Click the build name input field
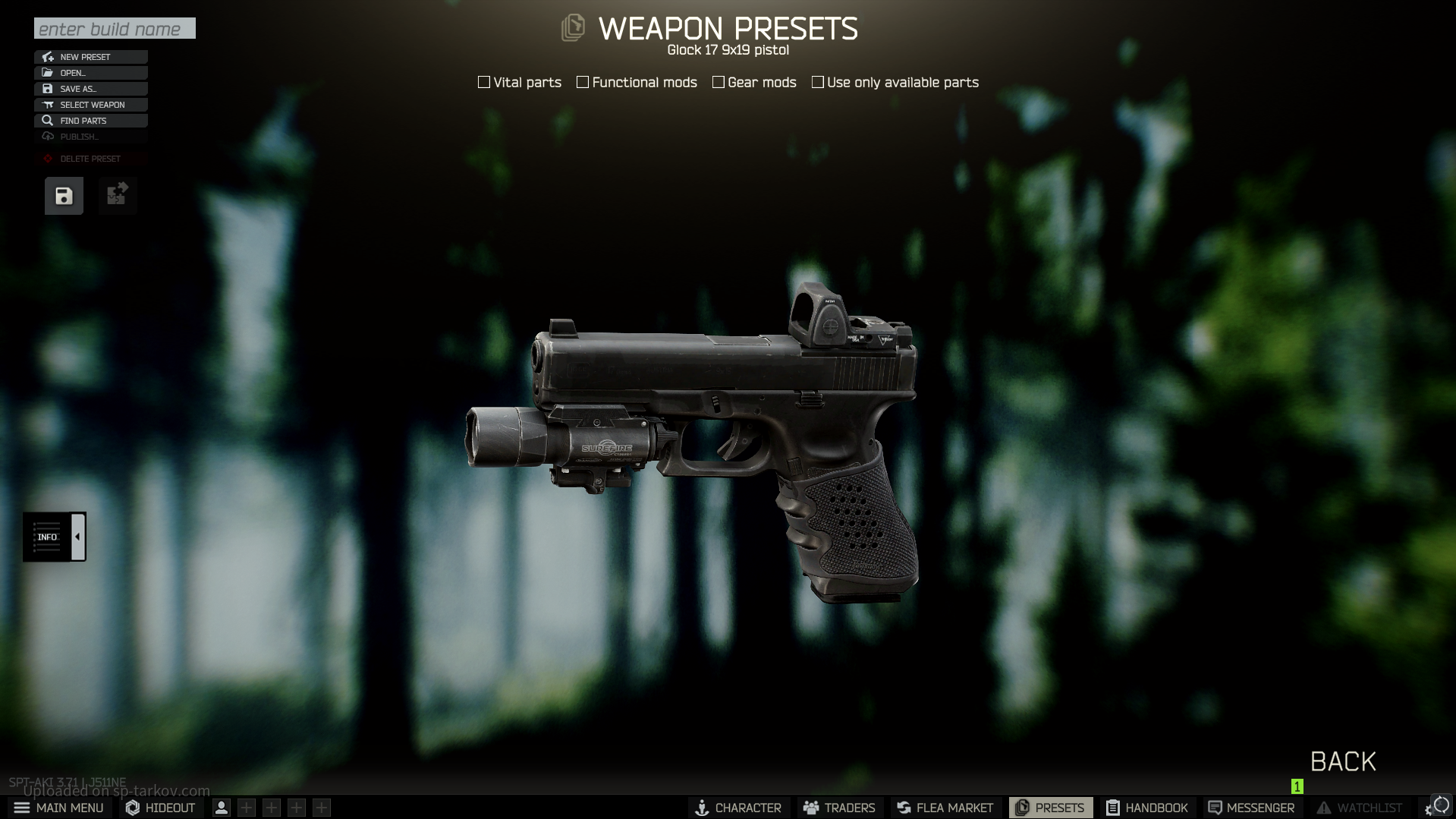 click(115, 29)
